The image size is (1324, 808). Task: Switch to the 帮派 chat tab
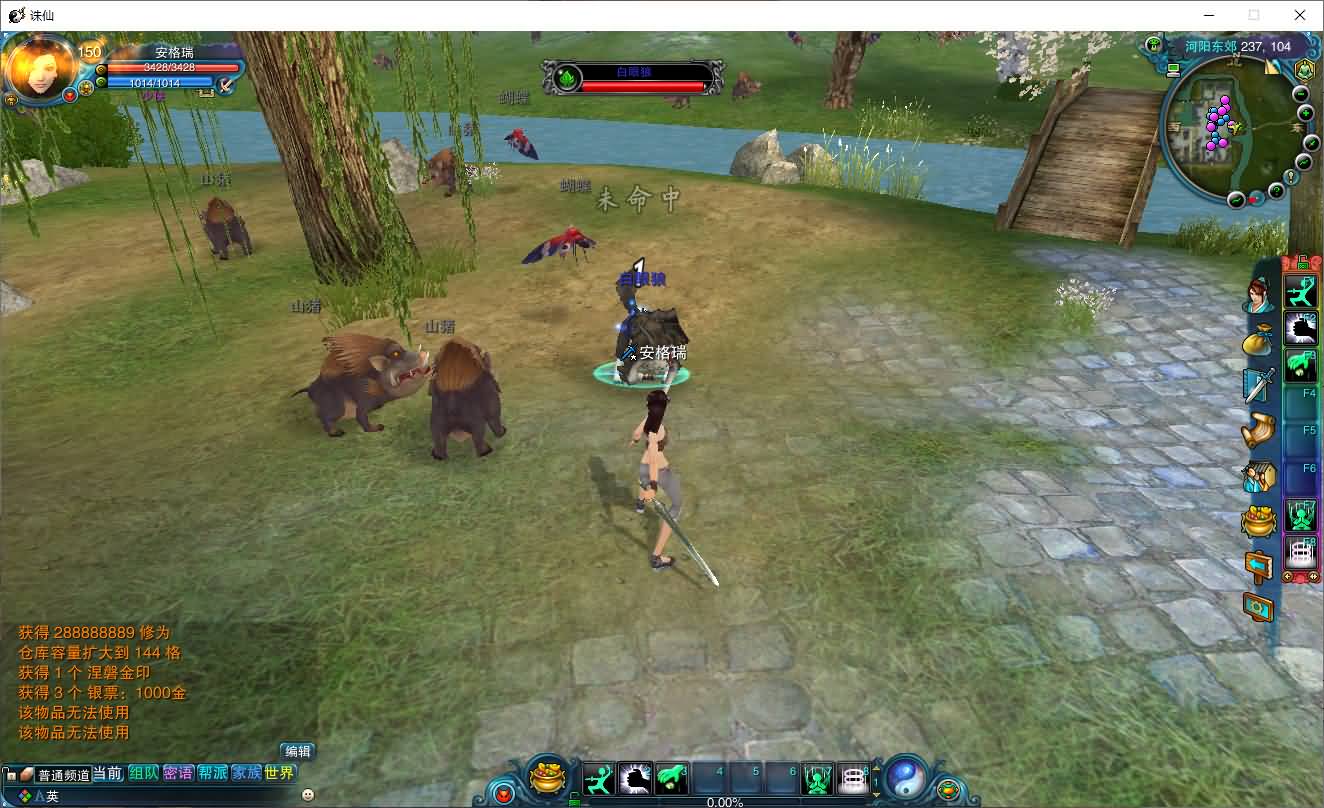pyautogui.click(x=212, y=773)
